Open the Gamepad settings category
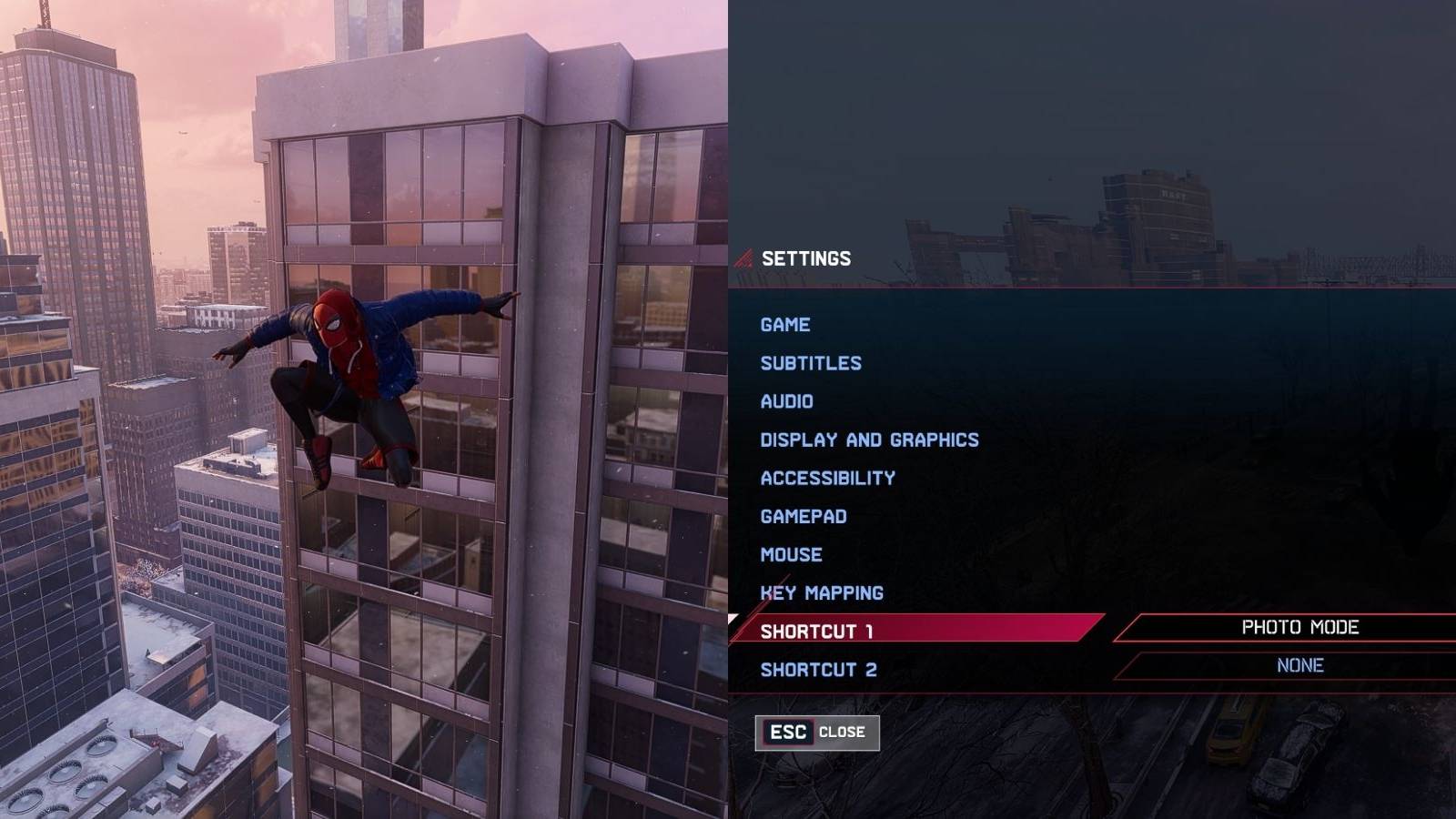This screenshot has width=1456, height=819. click(x=803, y=515)
